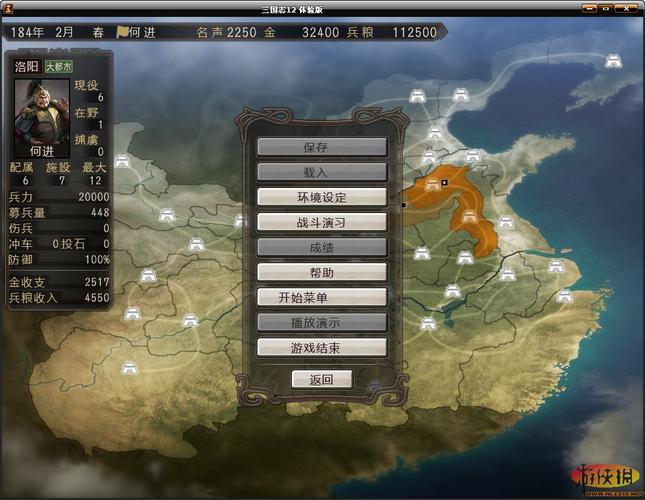The image size is (645, 500).
Task: View the 成绩 records entry
Action: pyautogui.click(x=321, y=247)
